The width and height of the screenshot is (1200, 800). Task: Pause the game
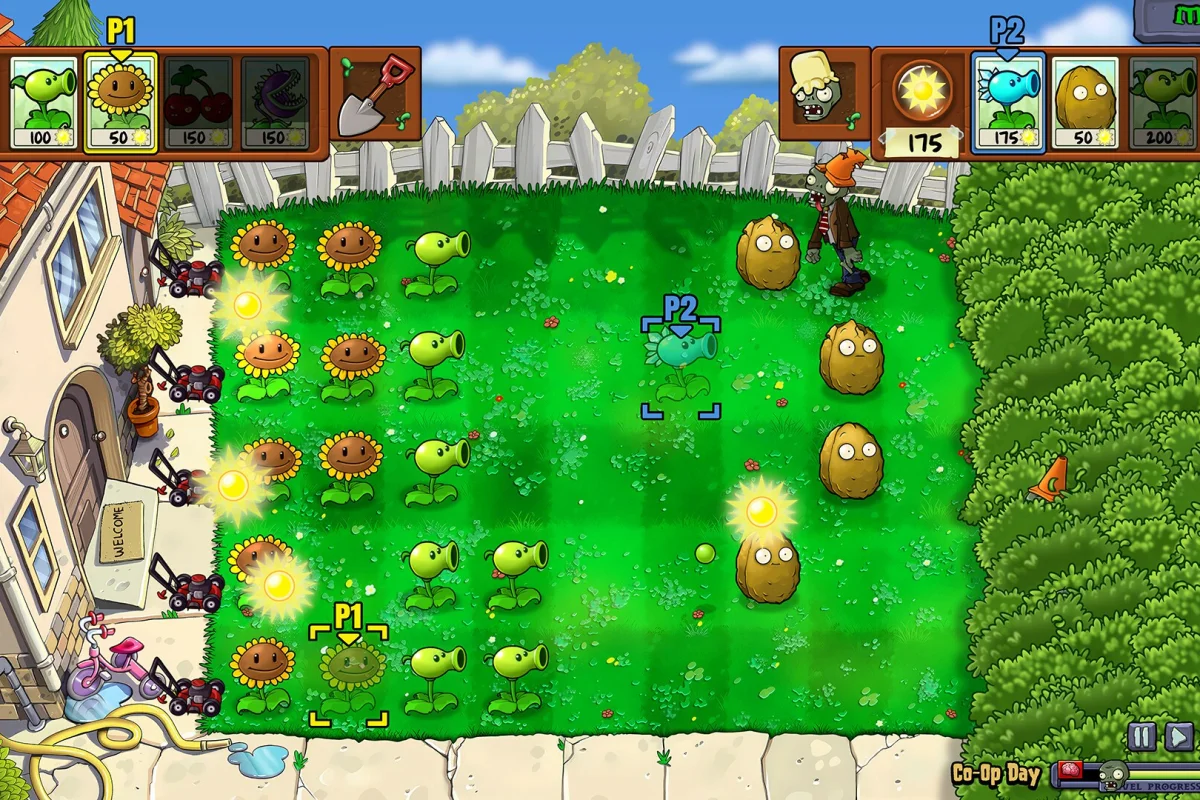pos(1141,737)
